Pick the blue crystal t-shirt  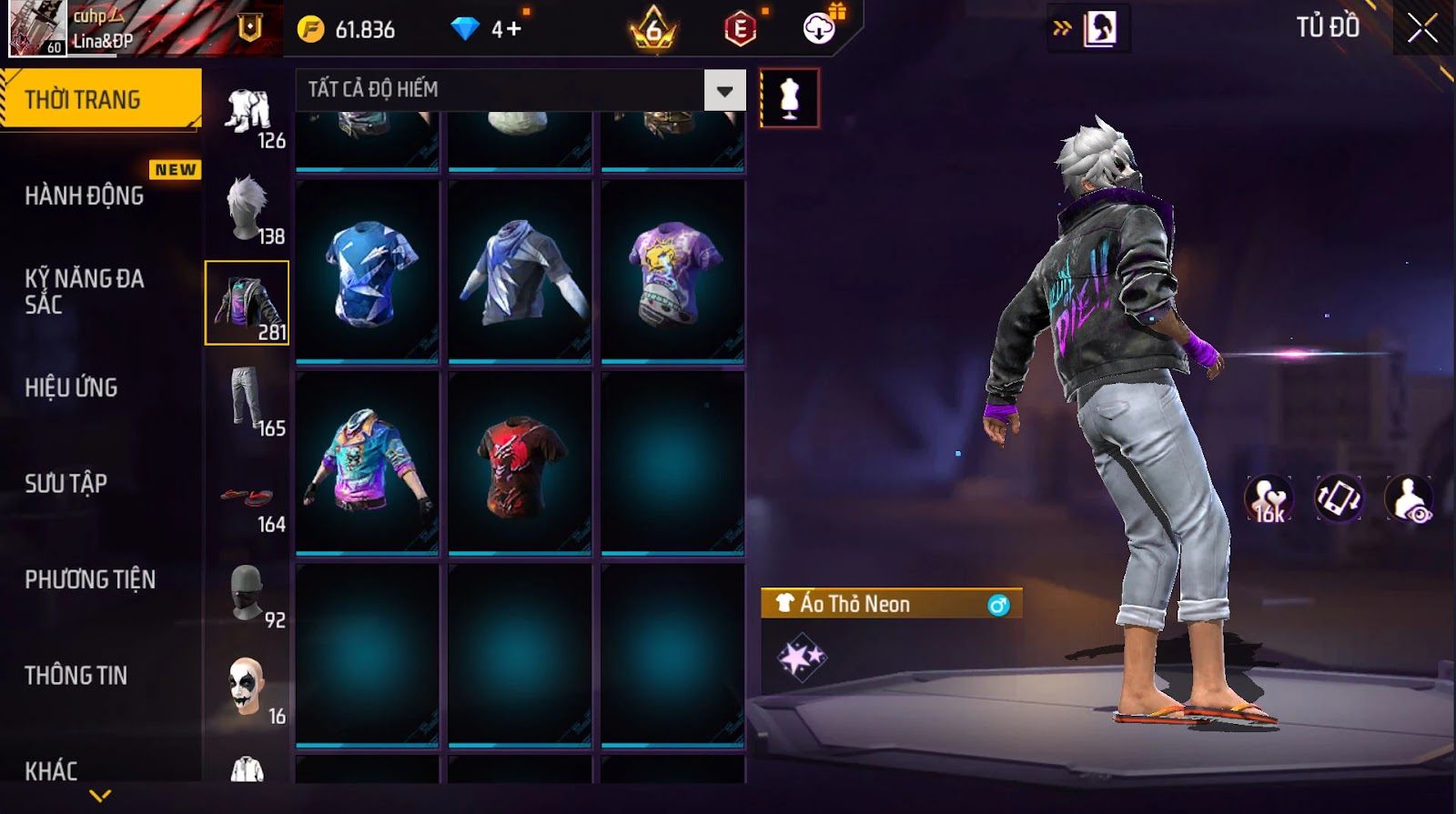[368, 272]
